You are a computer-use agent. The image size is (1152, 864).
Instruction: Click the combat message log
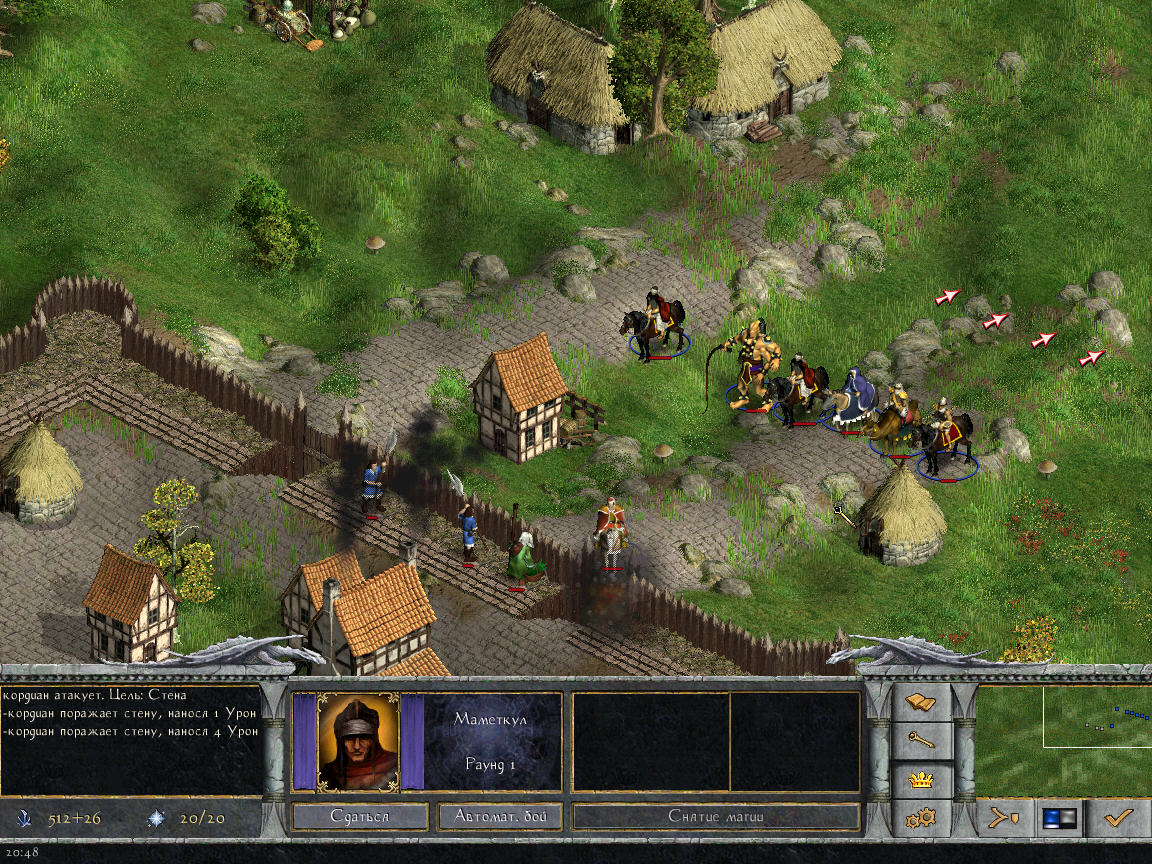tap(130, 739)
